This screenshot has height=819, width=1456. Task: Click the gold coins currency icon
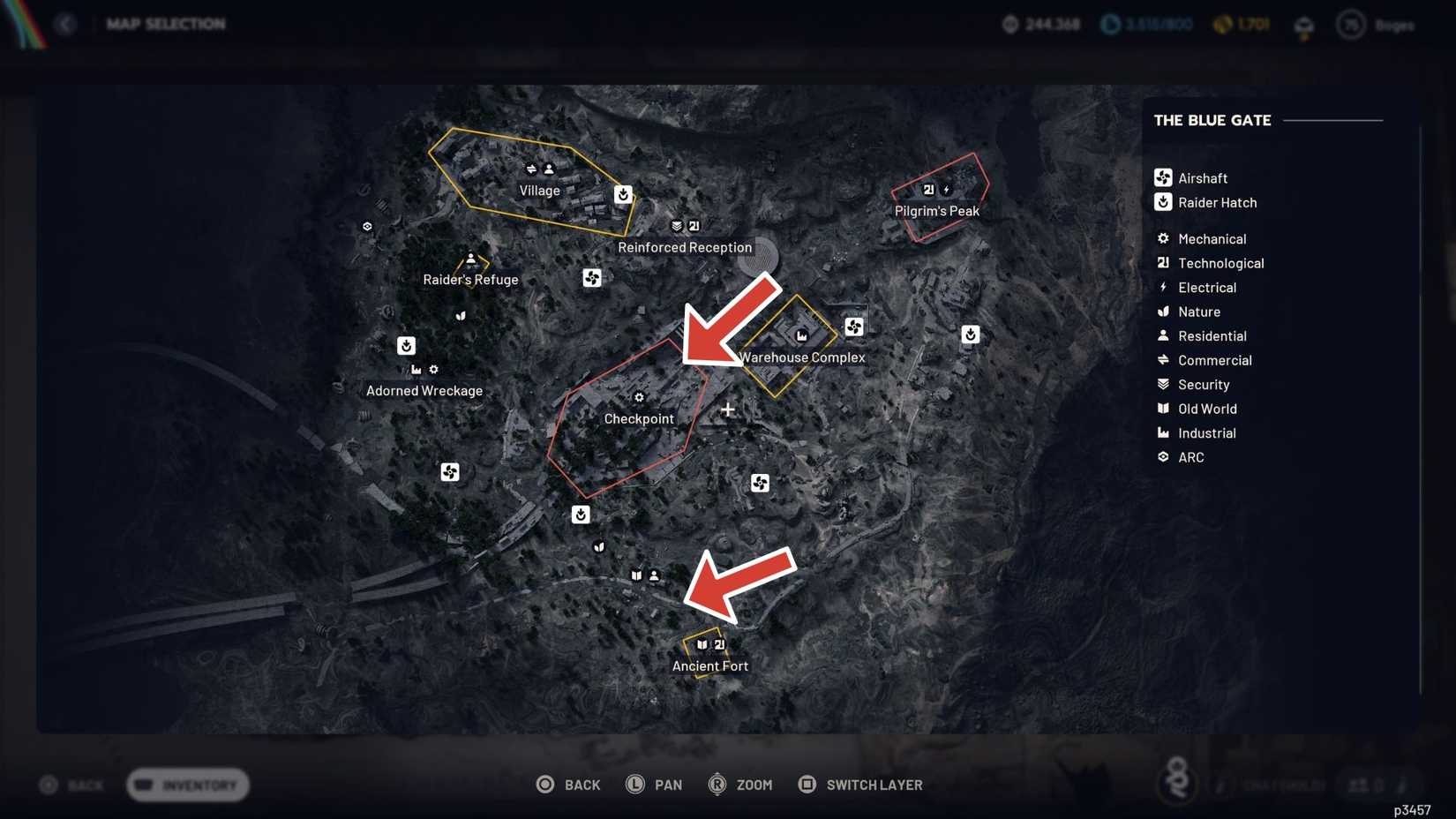tap(1222, 25)
